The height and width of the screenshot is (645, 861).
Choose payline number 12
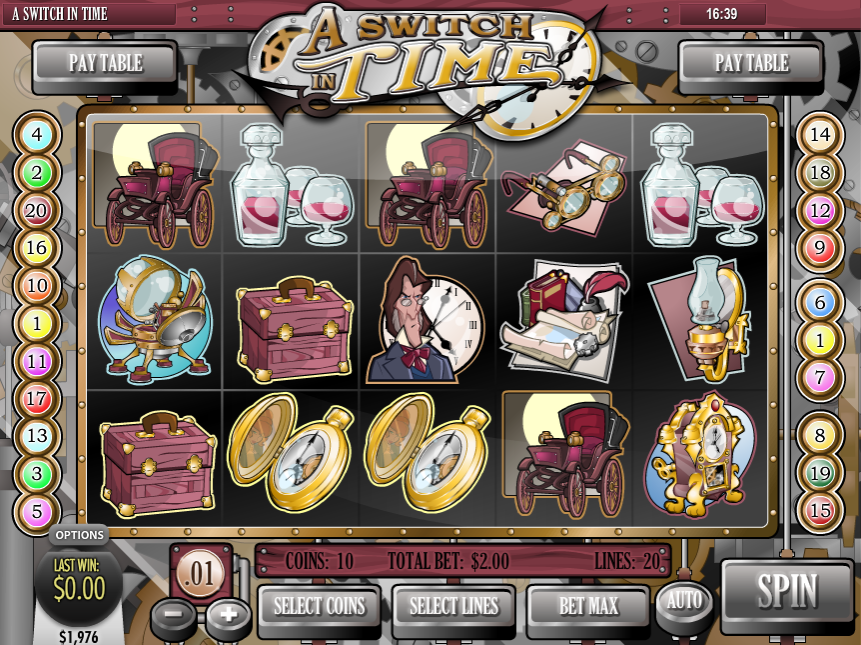(x=820, y=210)
